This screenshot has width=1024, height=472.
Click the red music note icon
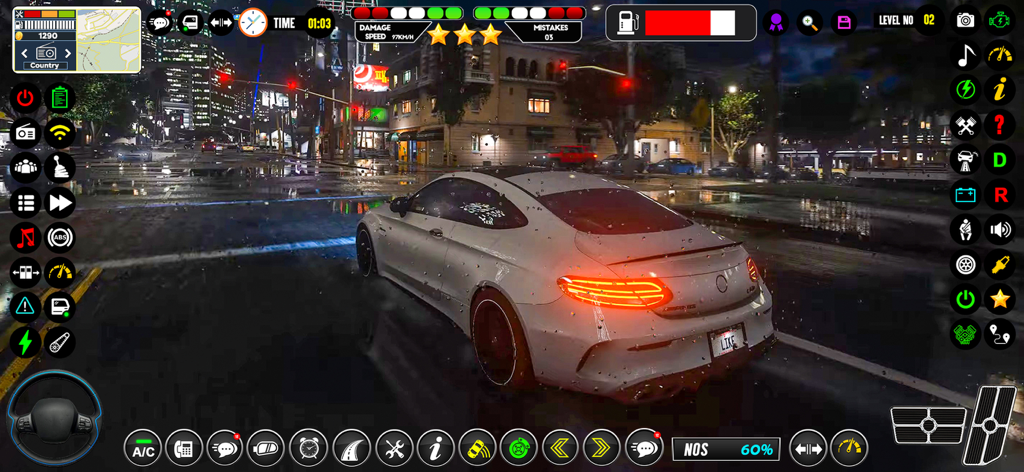(x=25, y=238)
